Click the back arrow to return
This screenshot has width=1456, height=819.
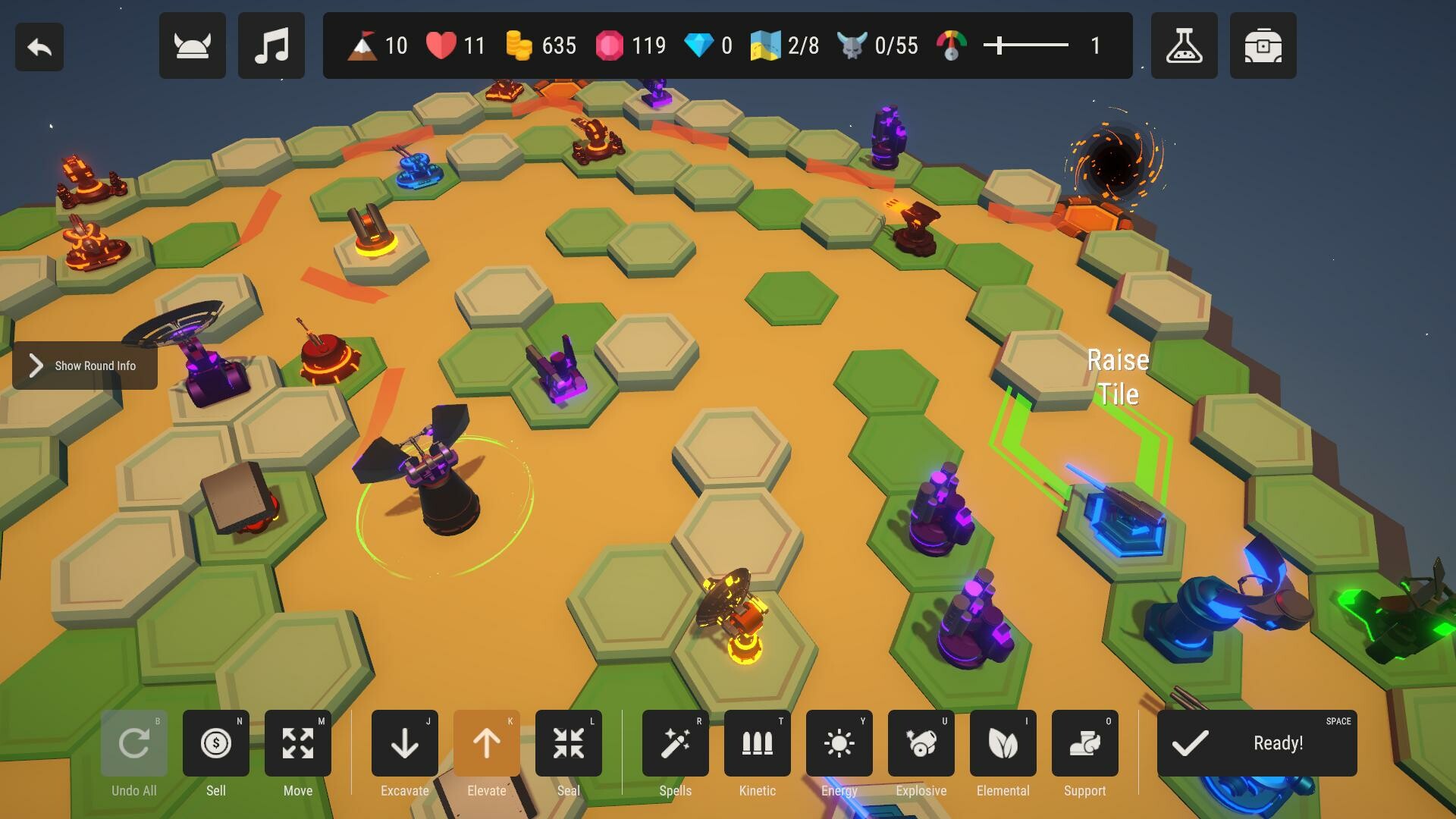tap(39, 45)
